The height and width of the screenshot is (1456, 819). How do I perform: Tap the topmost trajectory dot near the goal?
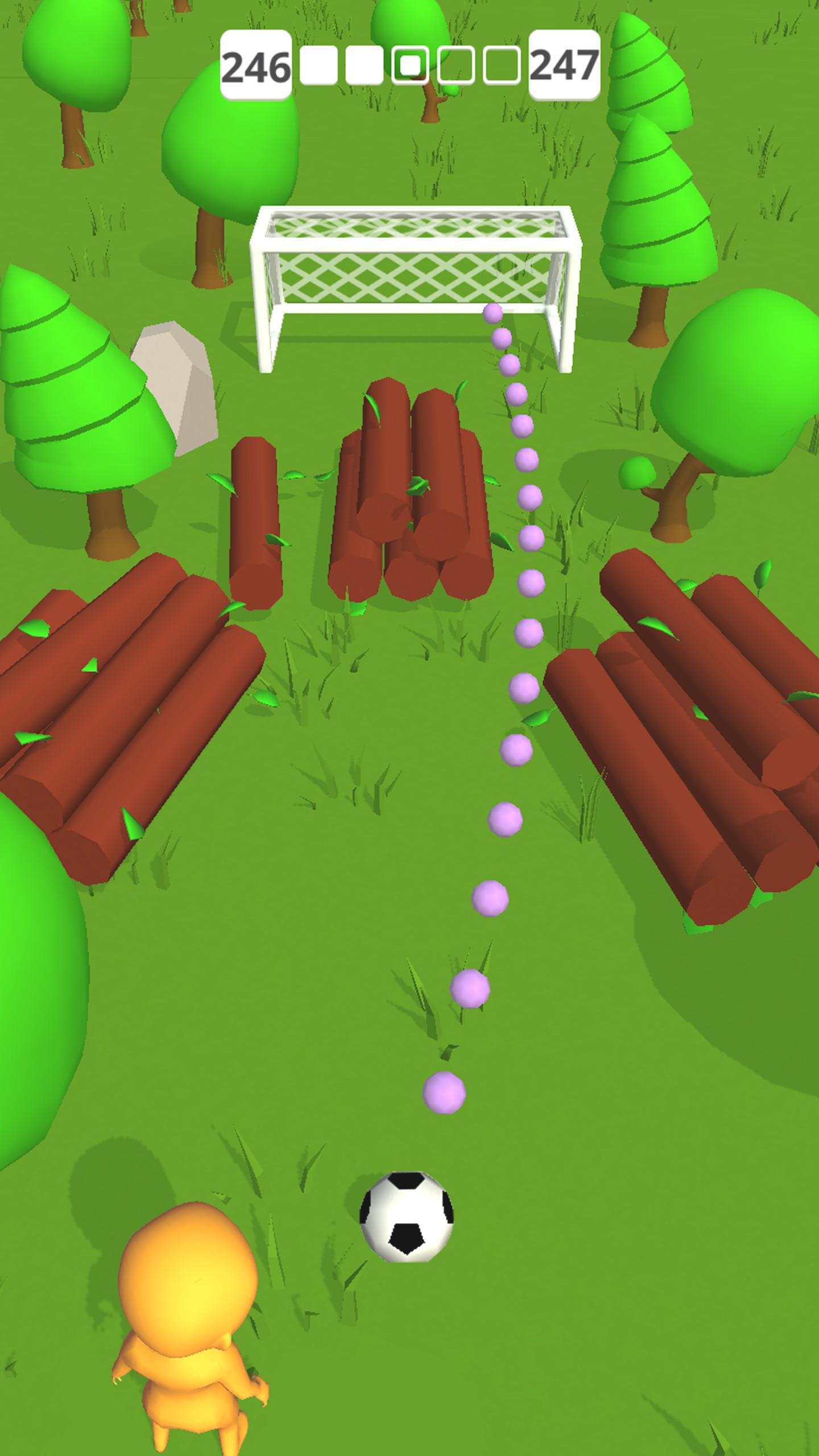(494, 313)
